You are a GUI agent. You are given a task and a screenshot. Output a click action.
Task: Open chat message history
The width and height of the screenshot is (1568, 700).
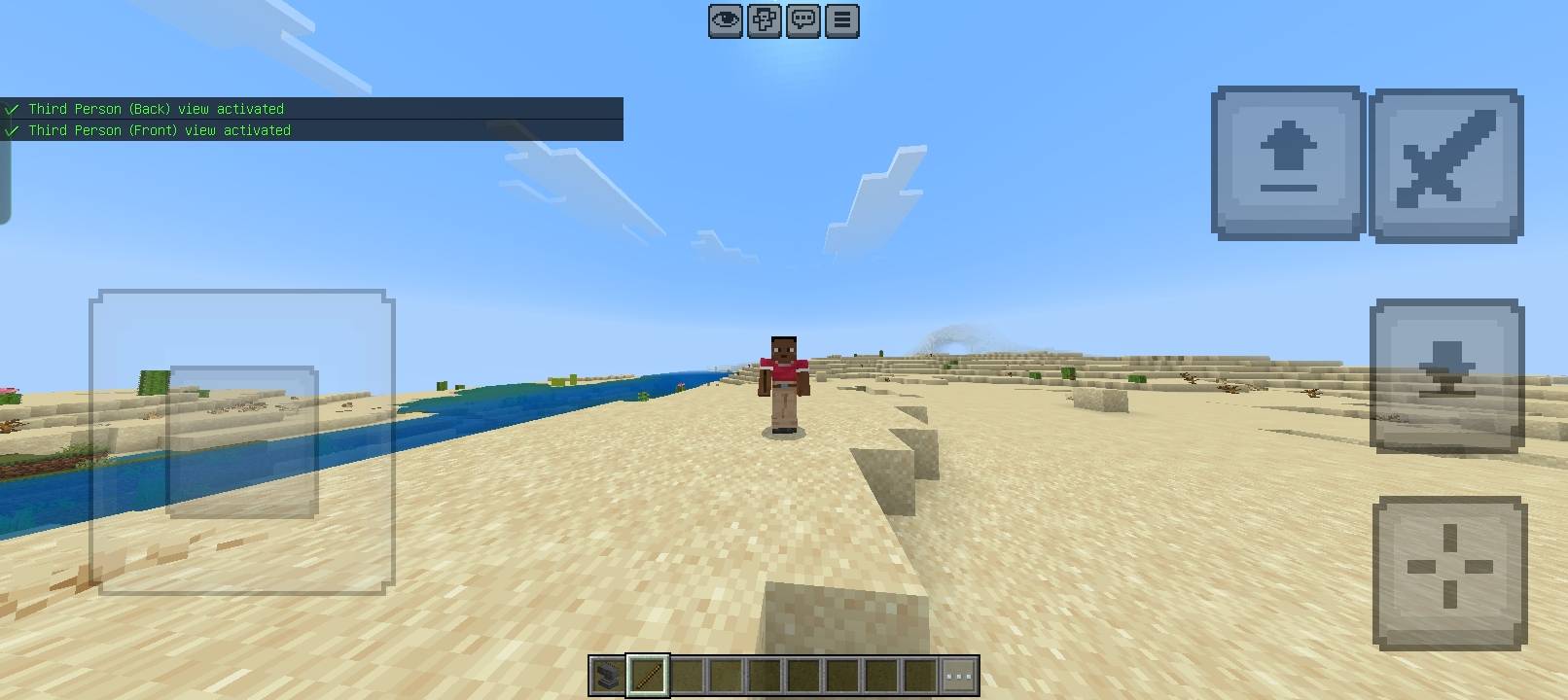(x=802, y=20)
